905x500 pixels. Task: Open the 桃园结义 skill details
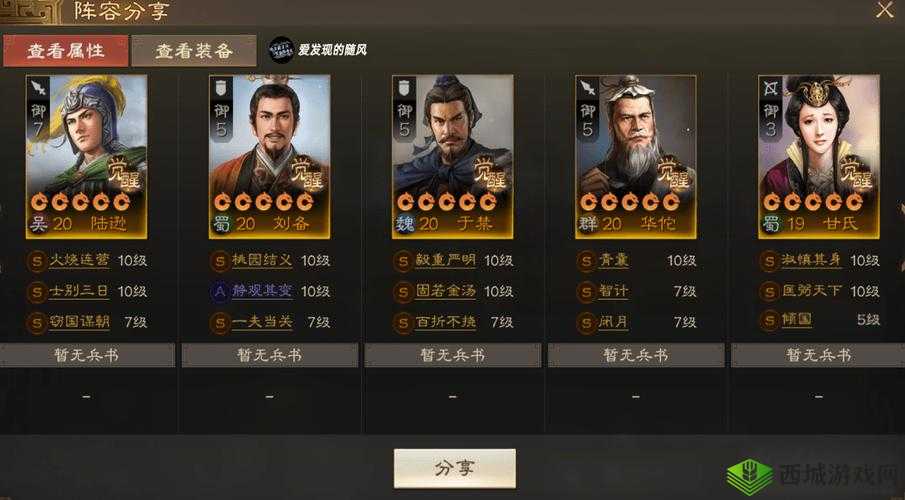261,260
